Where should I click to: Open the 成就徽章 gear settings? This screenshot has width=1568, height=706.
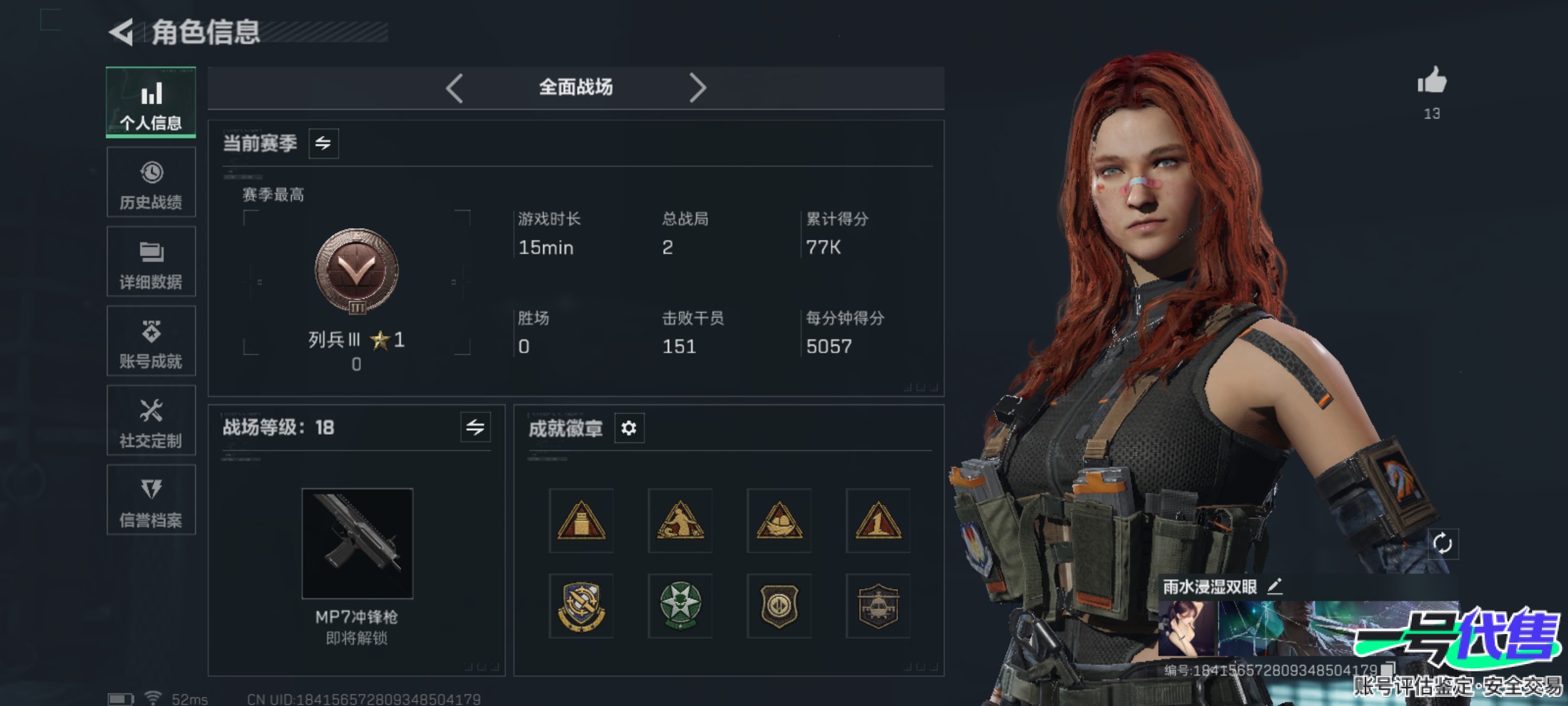(x=629, y=428)
